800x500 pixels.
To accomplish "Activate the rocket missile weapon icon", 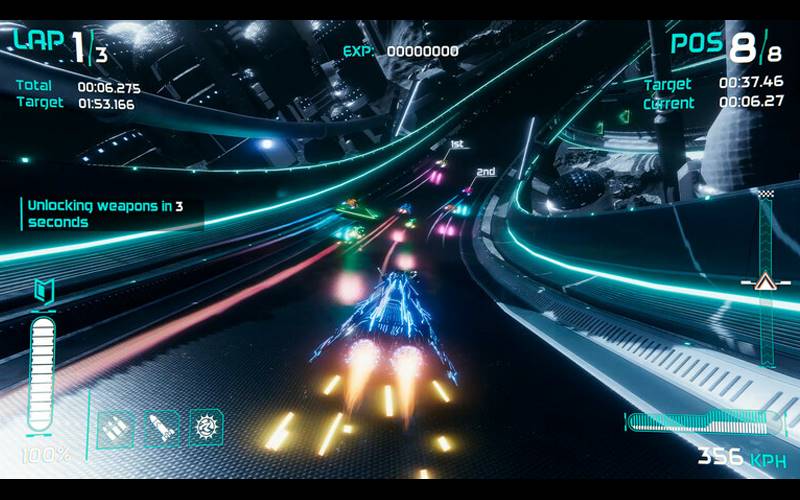I will point(162,429).
